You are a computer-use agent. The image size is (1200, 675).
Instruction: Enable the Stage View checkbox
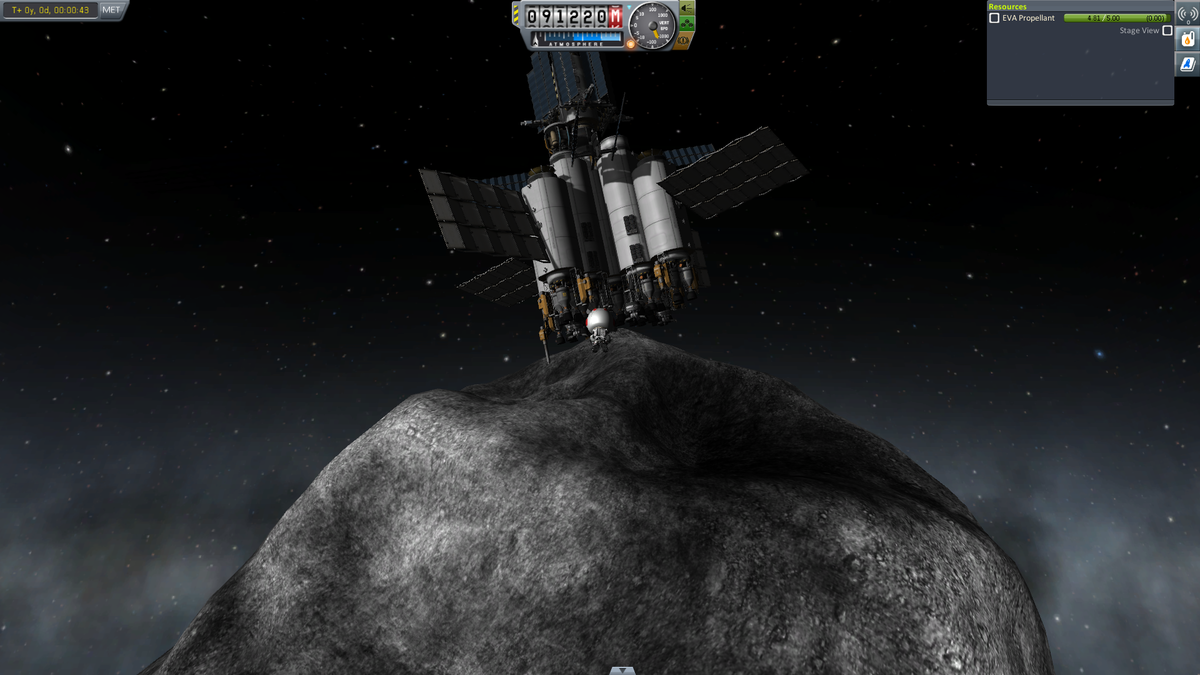pyautogui.click(x=1167, y=31)
